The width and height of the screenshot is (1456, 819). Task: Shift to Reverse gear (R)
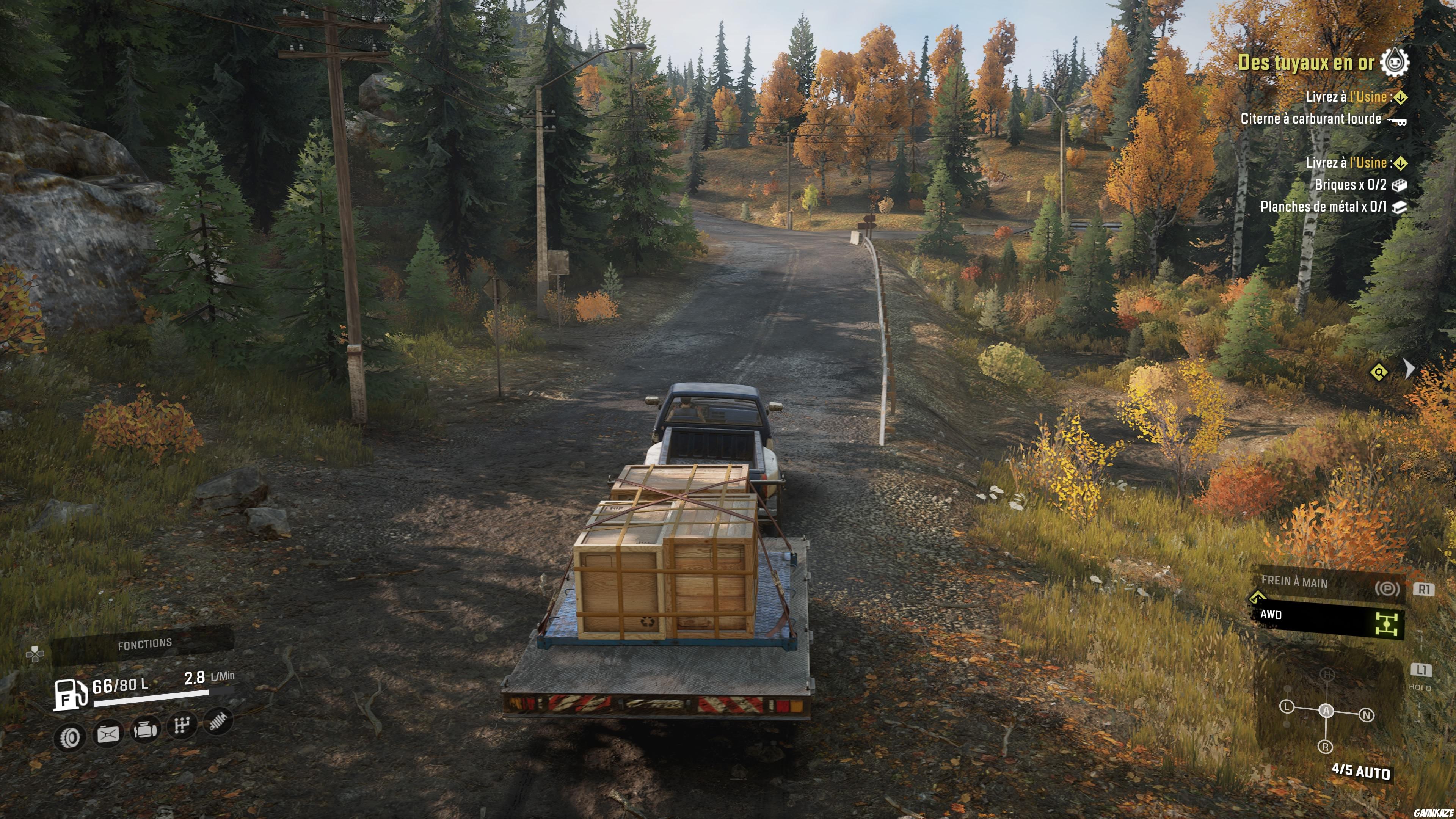coord(1326,747)
